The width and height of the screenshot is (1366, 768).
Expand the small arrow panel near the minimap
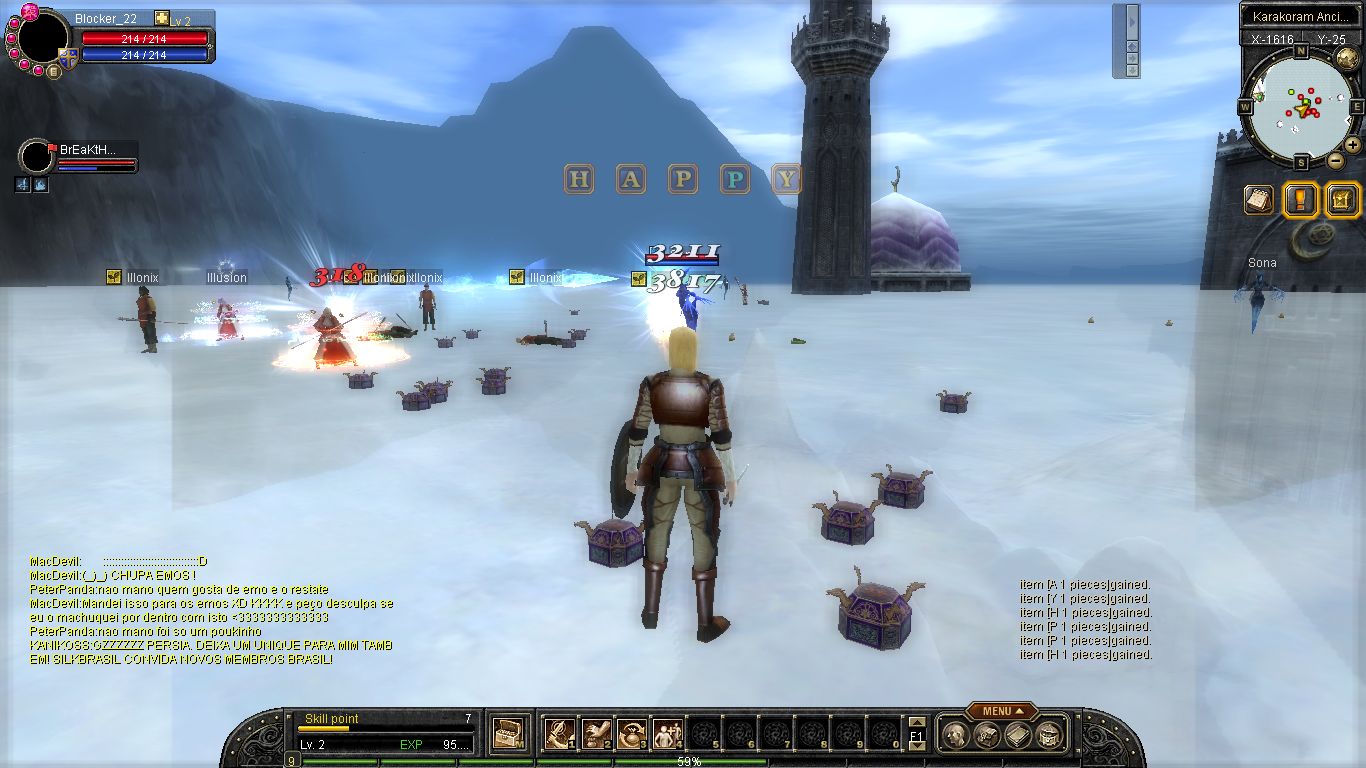coord(1132,20)
